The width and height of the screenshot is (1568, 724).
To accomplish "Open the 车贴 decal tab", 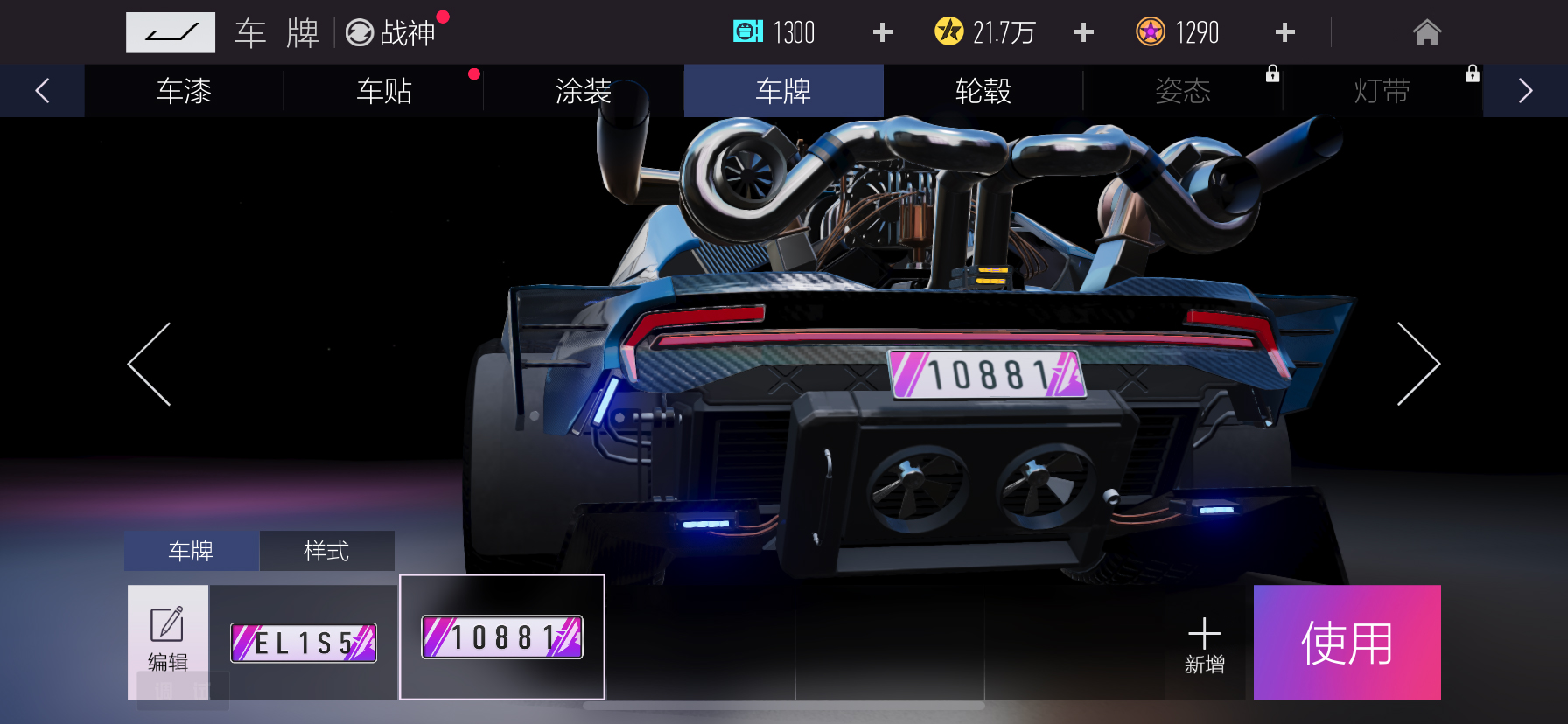I will pyautogui.click(x=384, y=91).
